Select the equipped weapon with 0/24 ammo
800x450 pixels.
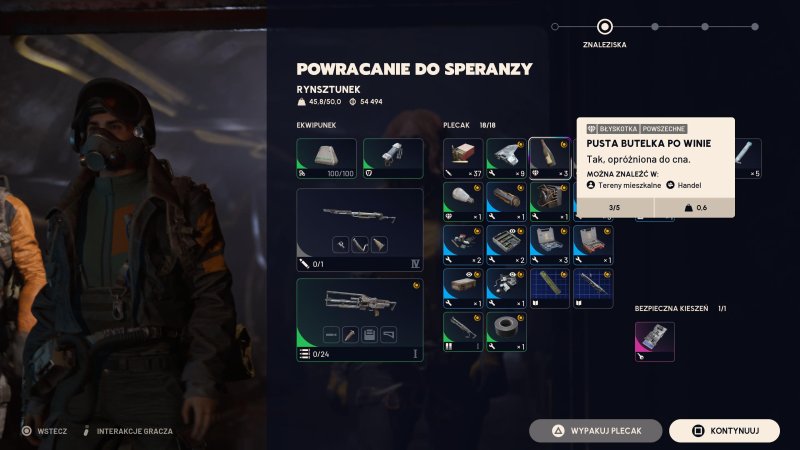(x=359, y=319)
